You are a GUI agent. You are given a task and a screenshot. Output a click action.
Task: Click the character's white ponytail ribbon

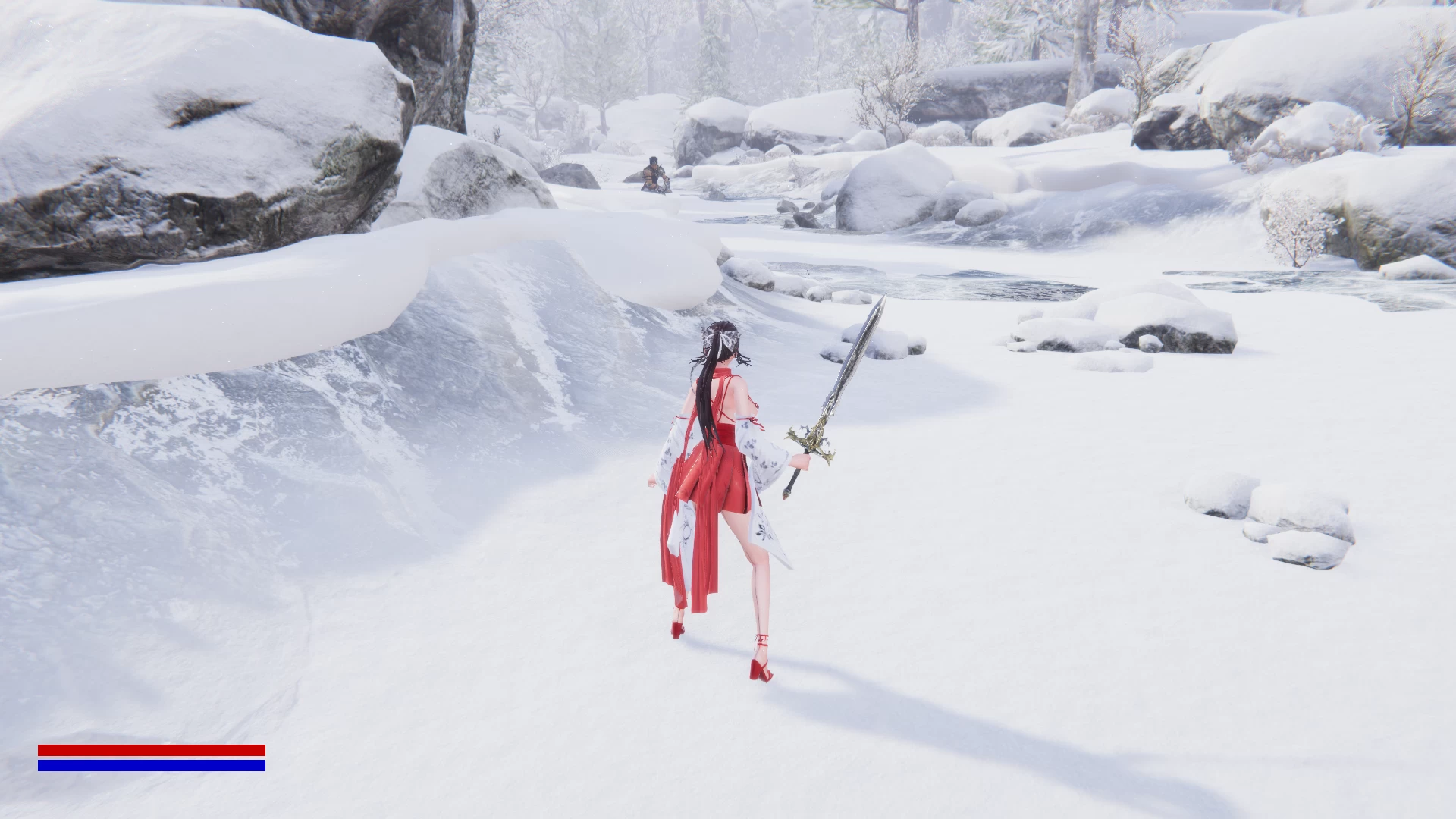(728, 341)
